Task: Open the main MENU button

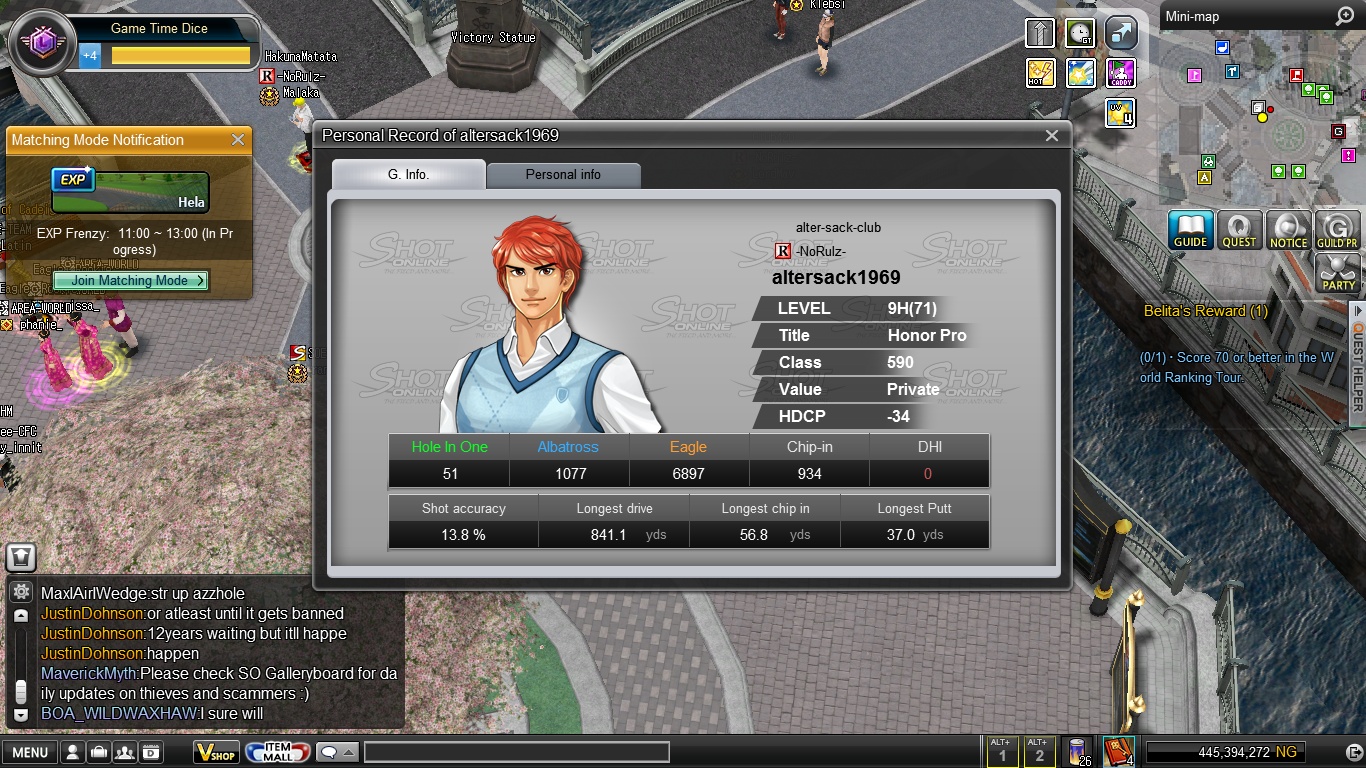Action: [x=29, y=752]
